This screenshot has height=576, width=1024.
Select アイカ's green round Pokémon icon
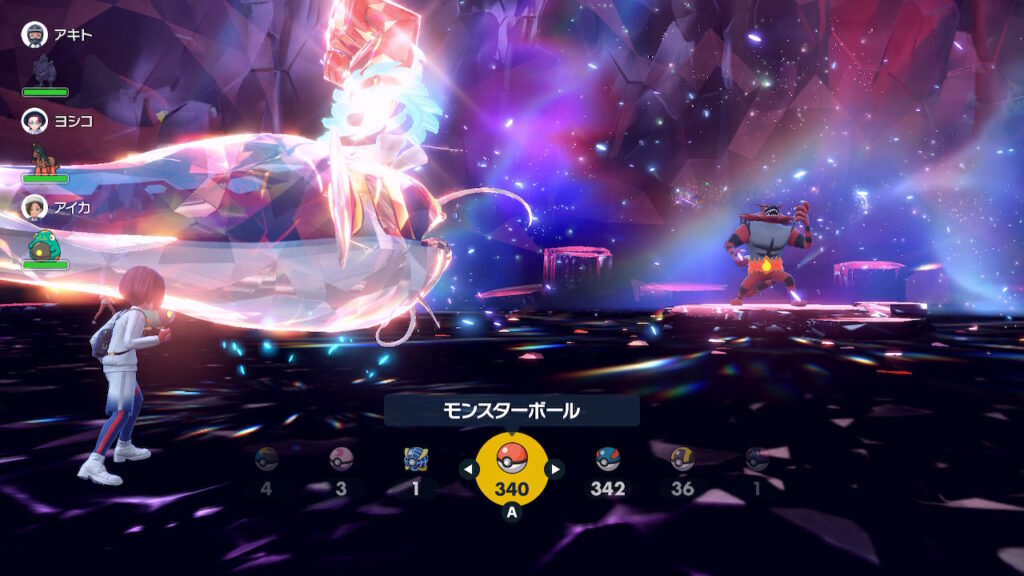pyautogui.click(x=45, y=243)
